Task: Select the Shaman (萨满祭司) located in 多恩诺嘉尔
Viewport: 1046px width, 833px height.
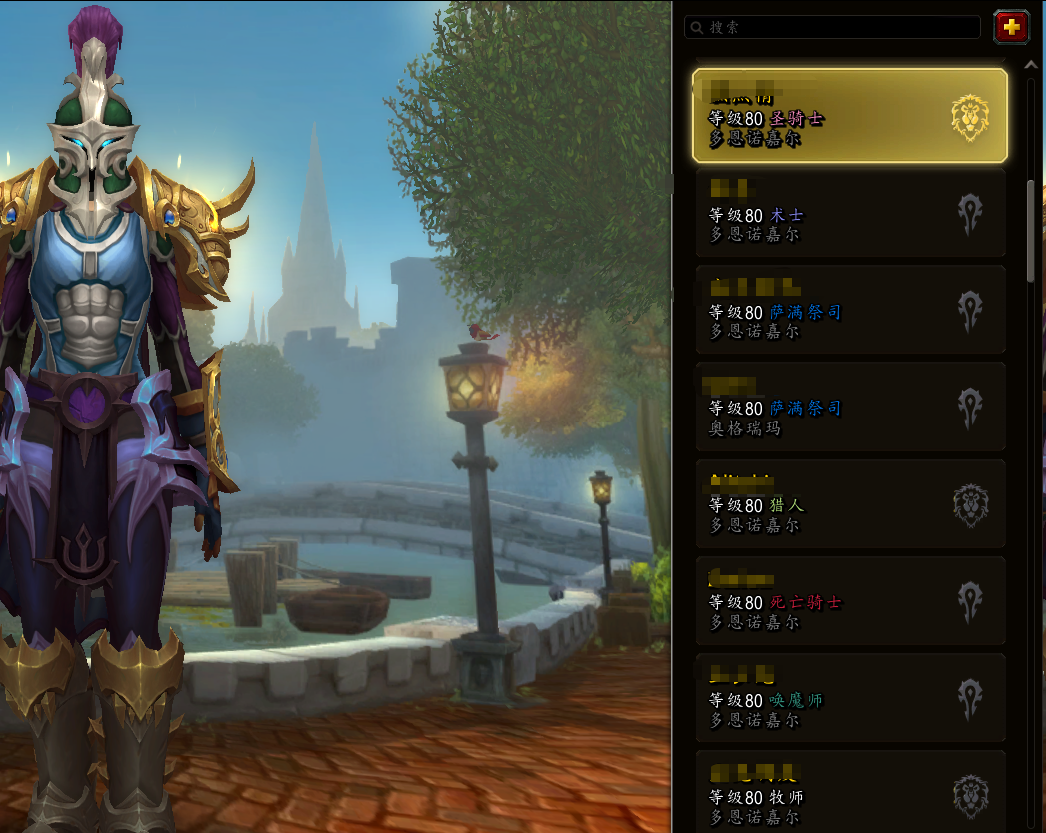Action: coord(850,311)
